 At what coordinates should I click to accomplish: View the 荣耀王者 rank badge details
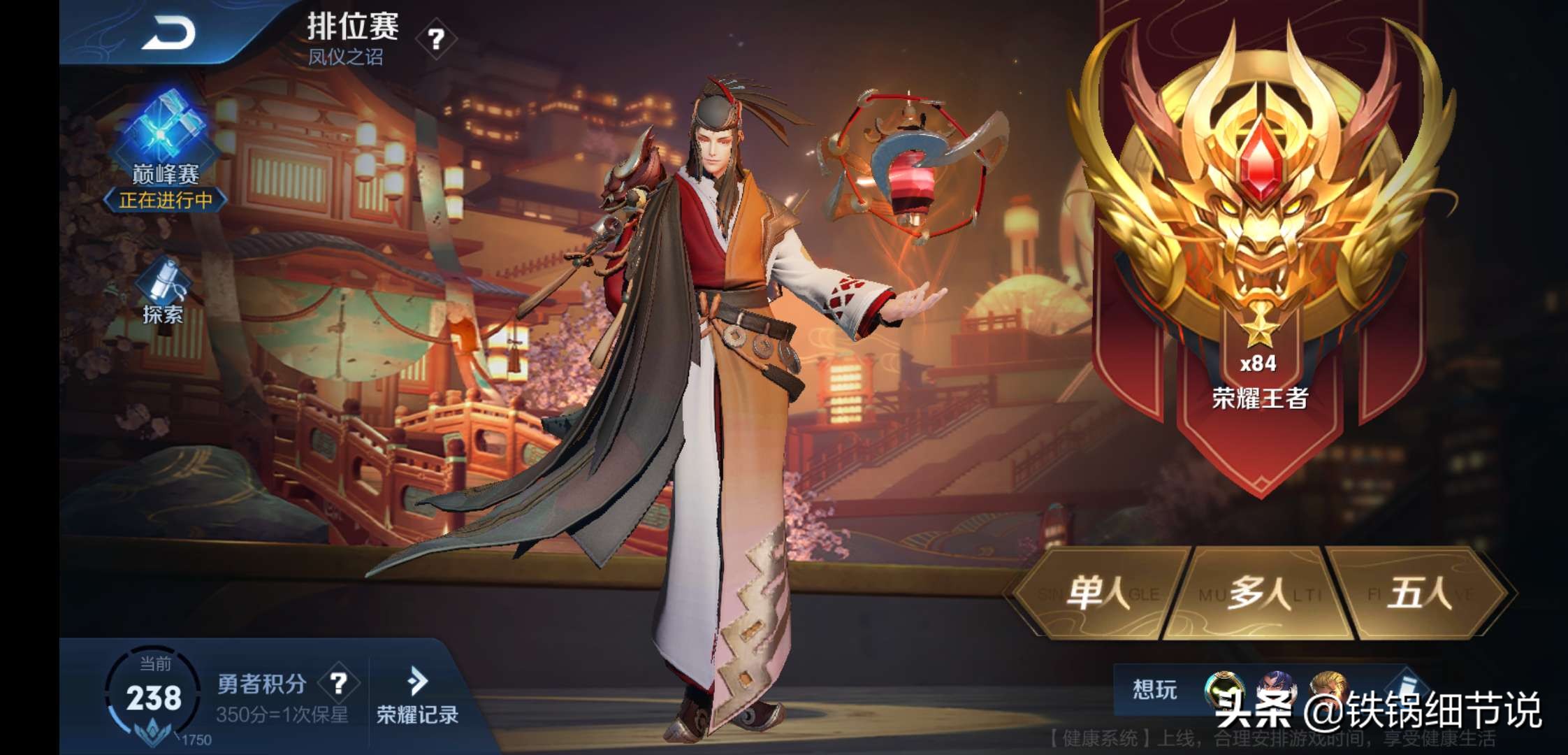click(x=1259, y=210)
